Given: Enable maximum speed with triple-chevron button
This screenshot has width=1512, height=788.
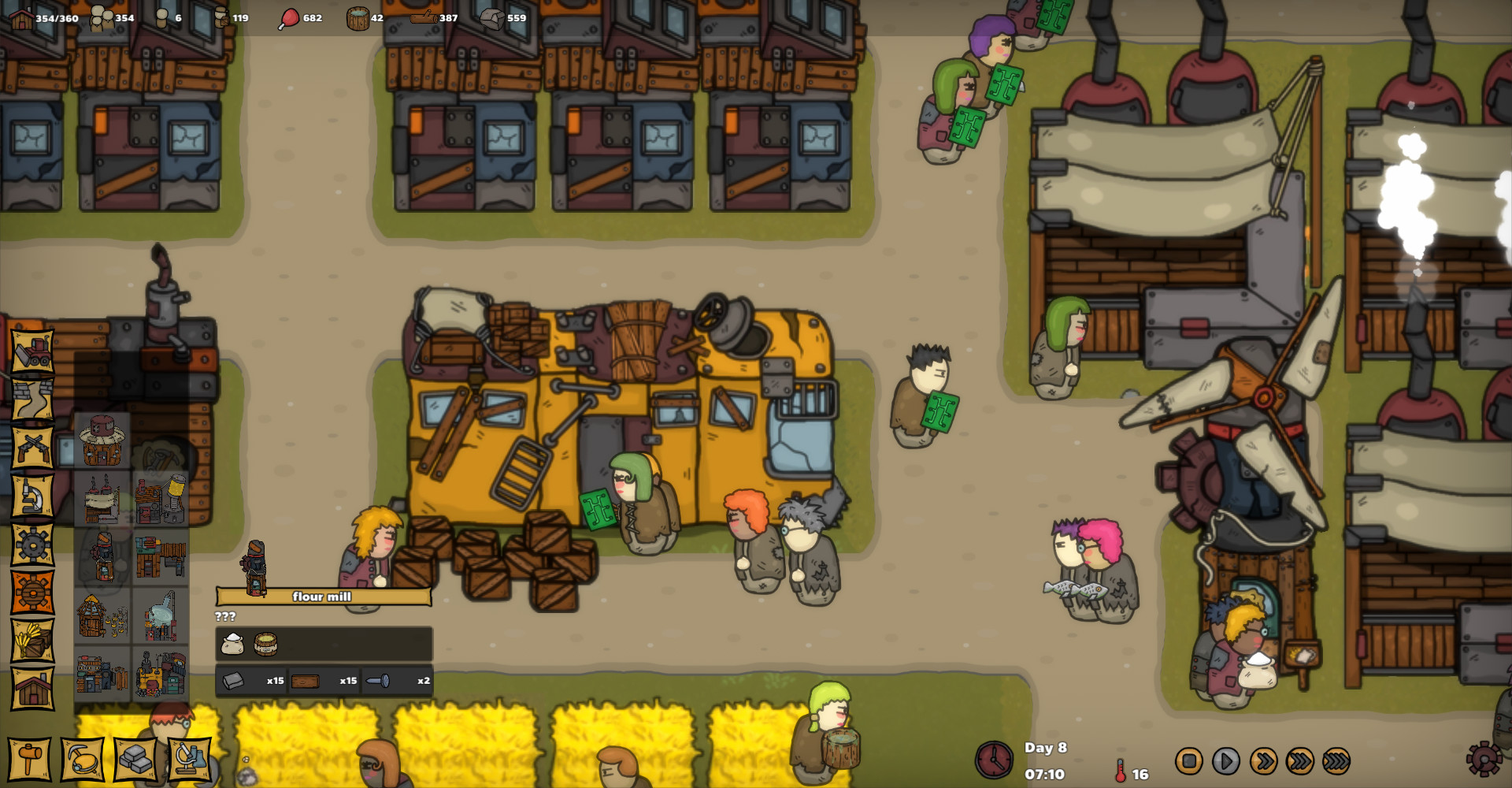Looking at the screenshot, I should point(1299,762).
